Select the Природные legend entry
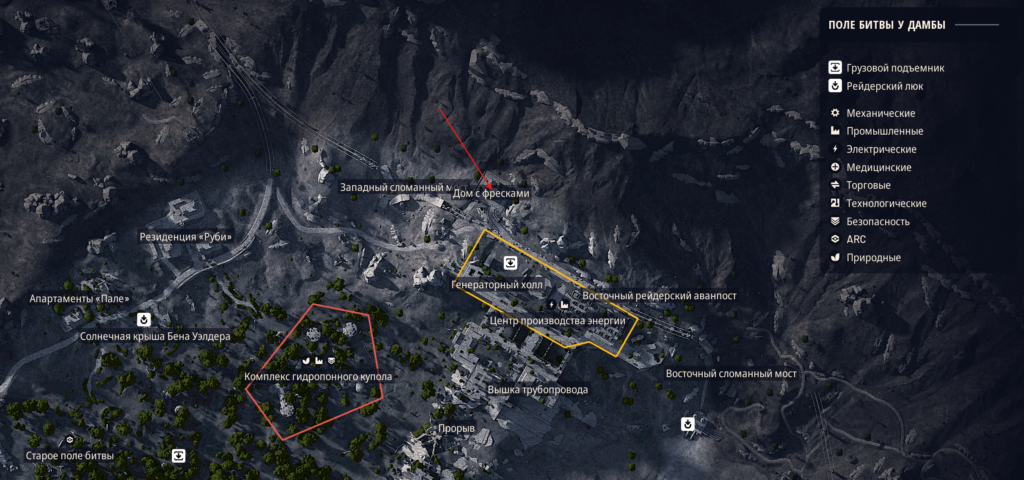Viewport: 1024px width, 480px height. (872, 257)
